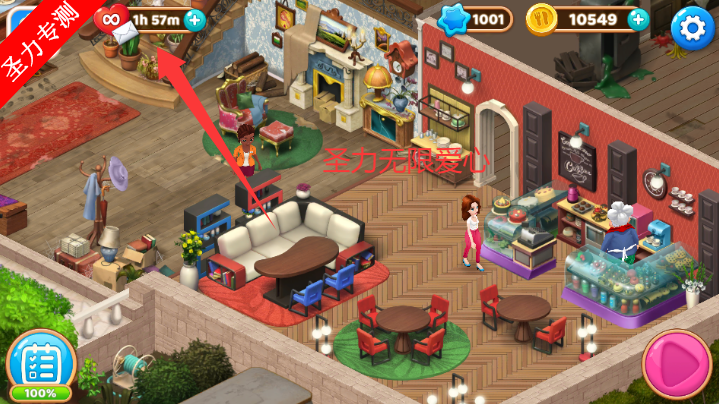Add more coins with the plus button
Viewport: 719px width, 404px height.
pyautogui.click(x=637, y=19)
